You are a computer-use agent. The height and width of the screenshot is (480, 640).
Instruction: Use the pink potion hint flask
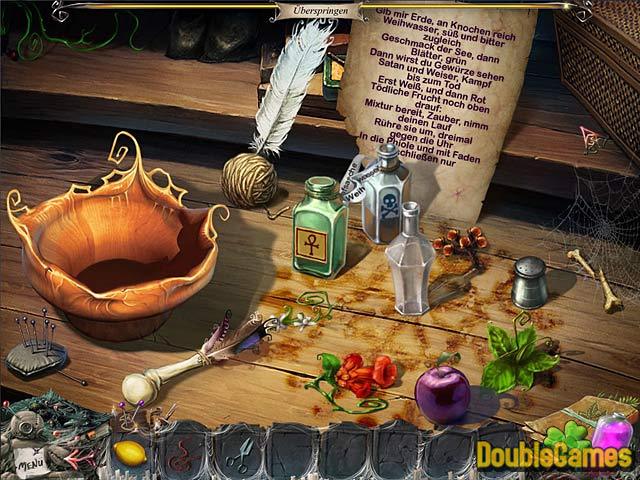tap(612, 432)
